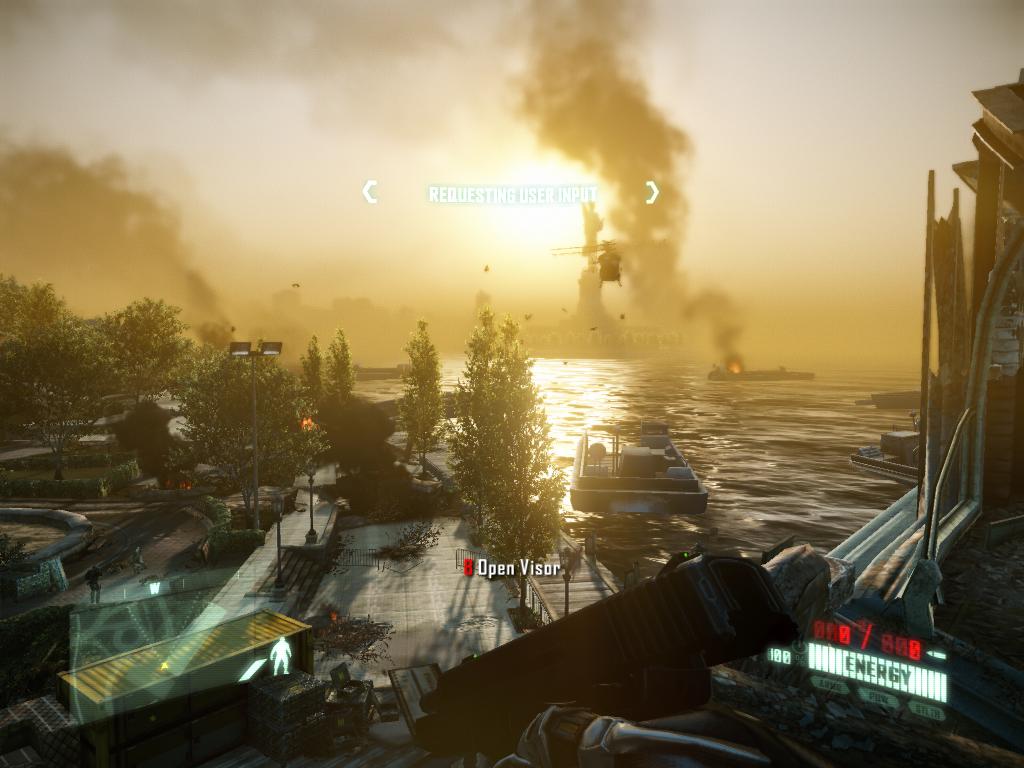The image size is (1024, 768).
Task: Click the Requesting User Input prompt
Action: click(512, 194)
